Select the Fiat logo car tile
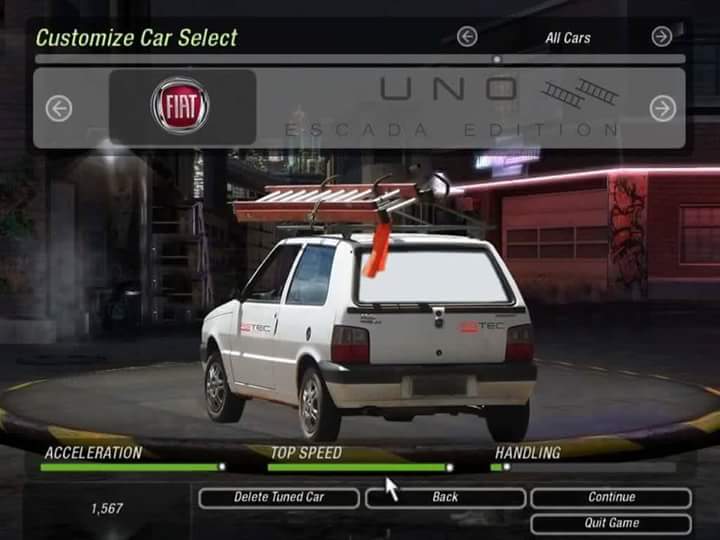720x540 pixels. pos(181,106)
